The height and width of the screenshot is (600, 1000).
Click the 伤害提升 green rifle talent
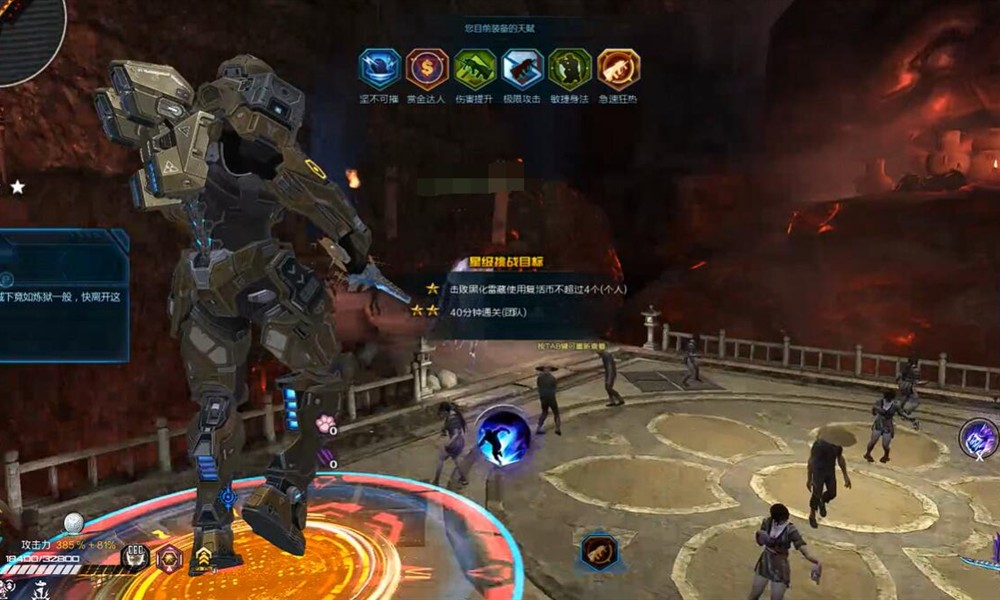pyautogui.click(x=475, y=69)
